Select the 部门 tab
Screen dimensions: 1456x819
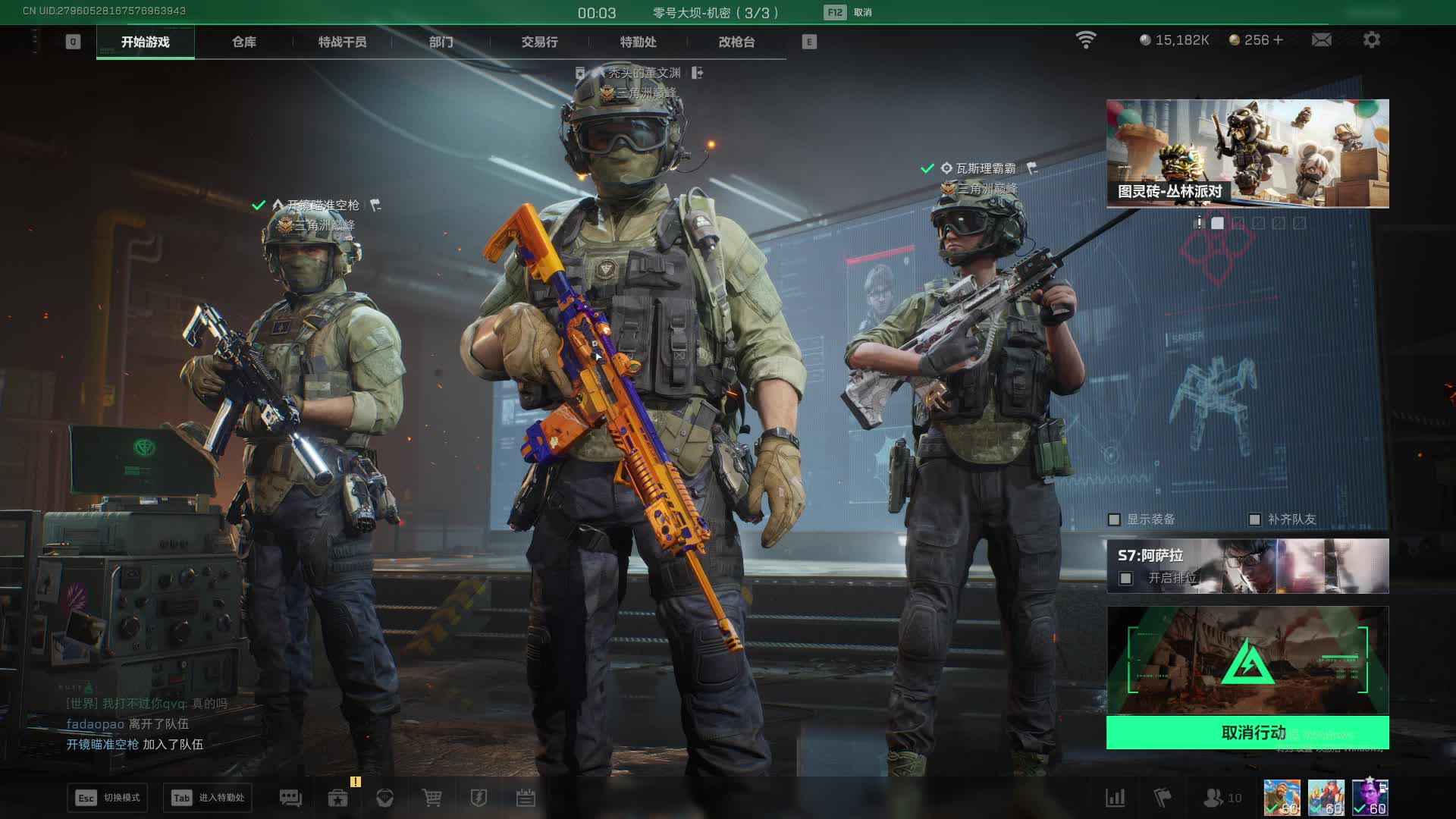click(441, 42)
